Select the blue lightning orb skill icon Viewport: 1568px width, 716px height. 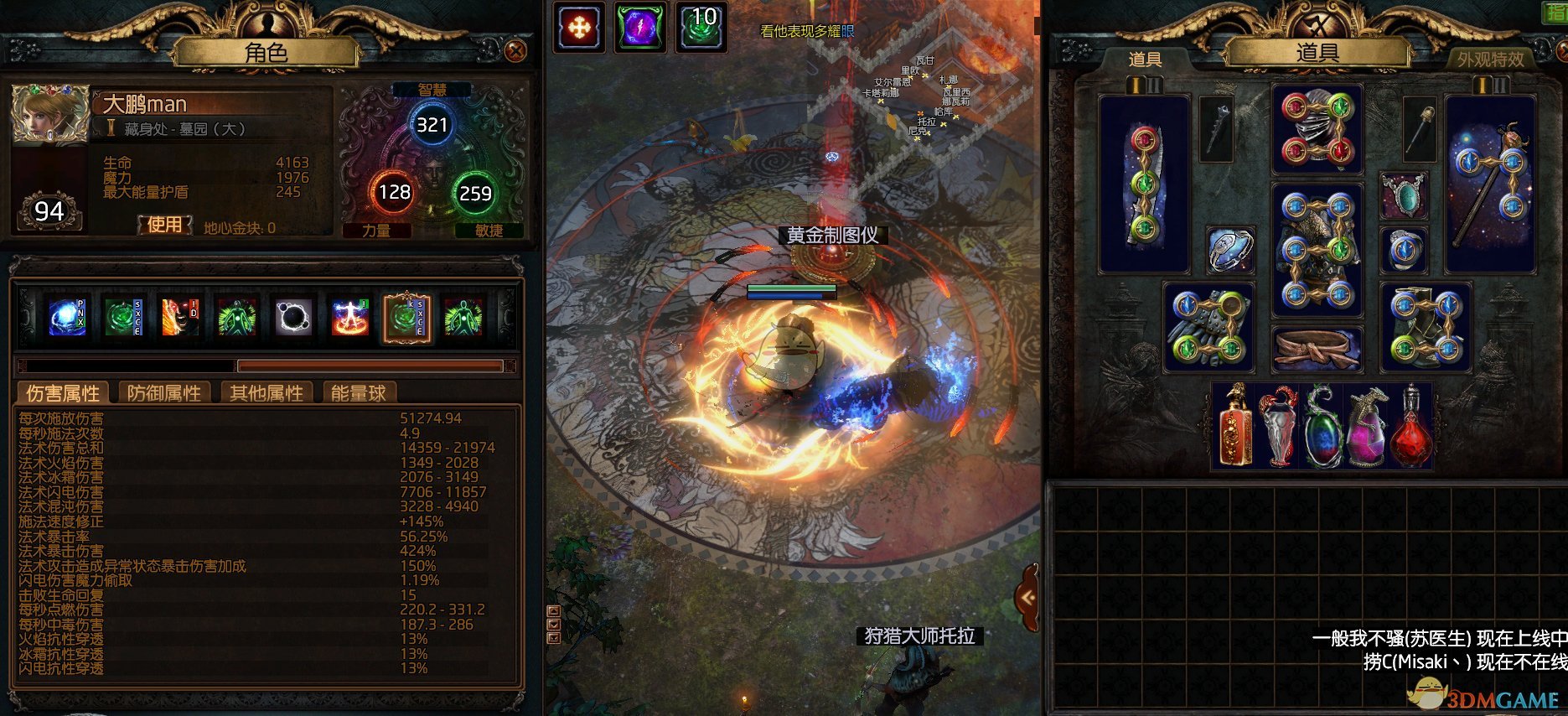pos(67,318)
